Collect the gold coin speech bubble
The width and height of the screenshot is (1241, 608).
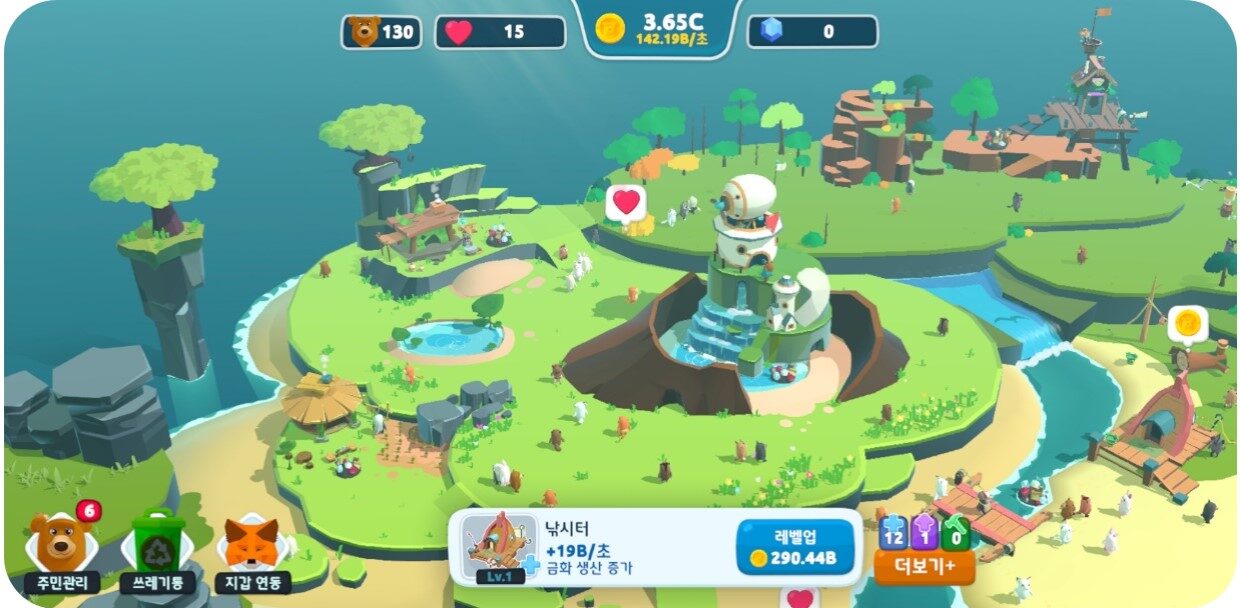point(1187,323)
